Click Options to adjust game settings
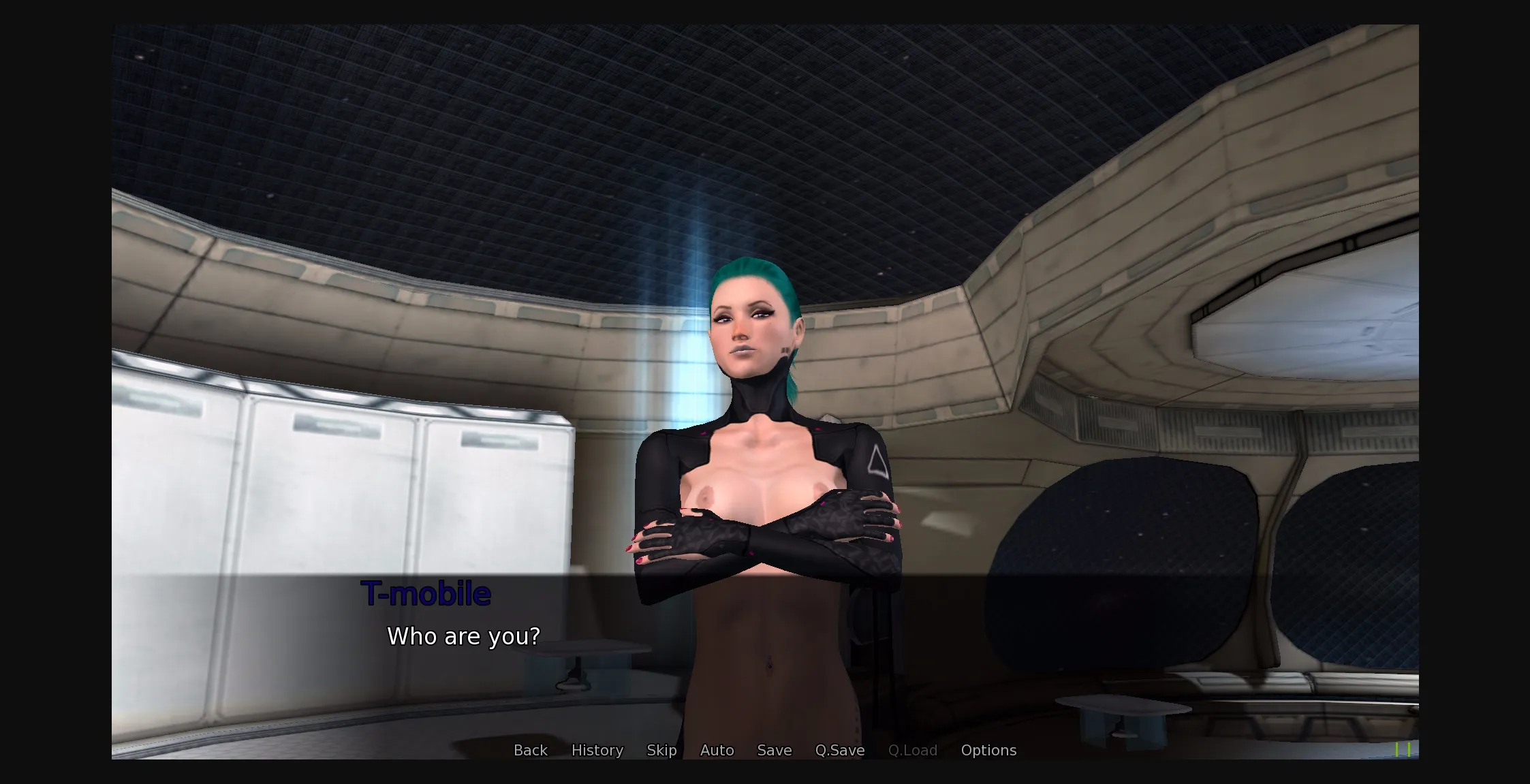1530x784 pixels. (x=988, y=750)
